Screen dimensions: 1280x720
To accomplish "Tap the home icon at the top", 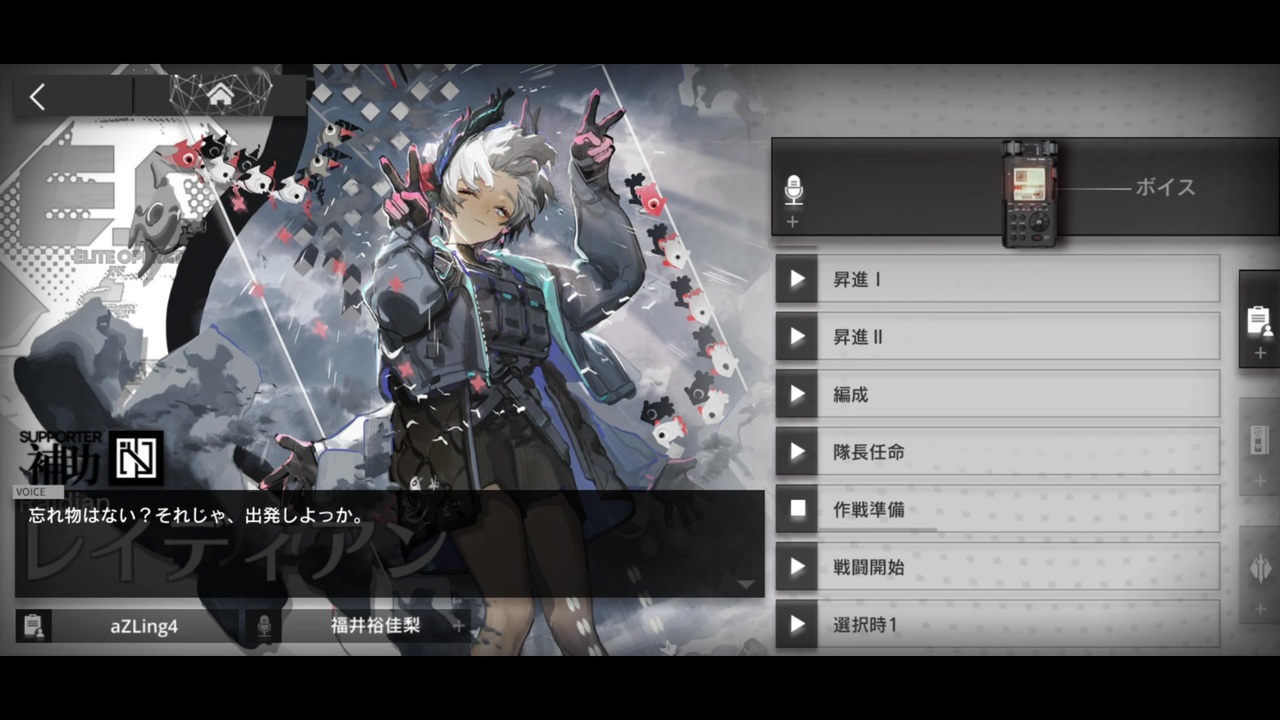I will [220, 93].
